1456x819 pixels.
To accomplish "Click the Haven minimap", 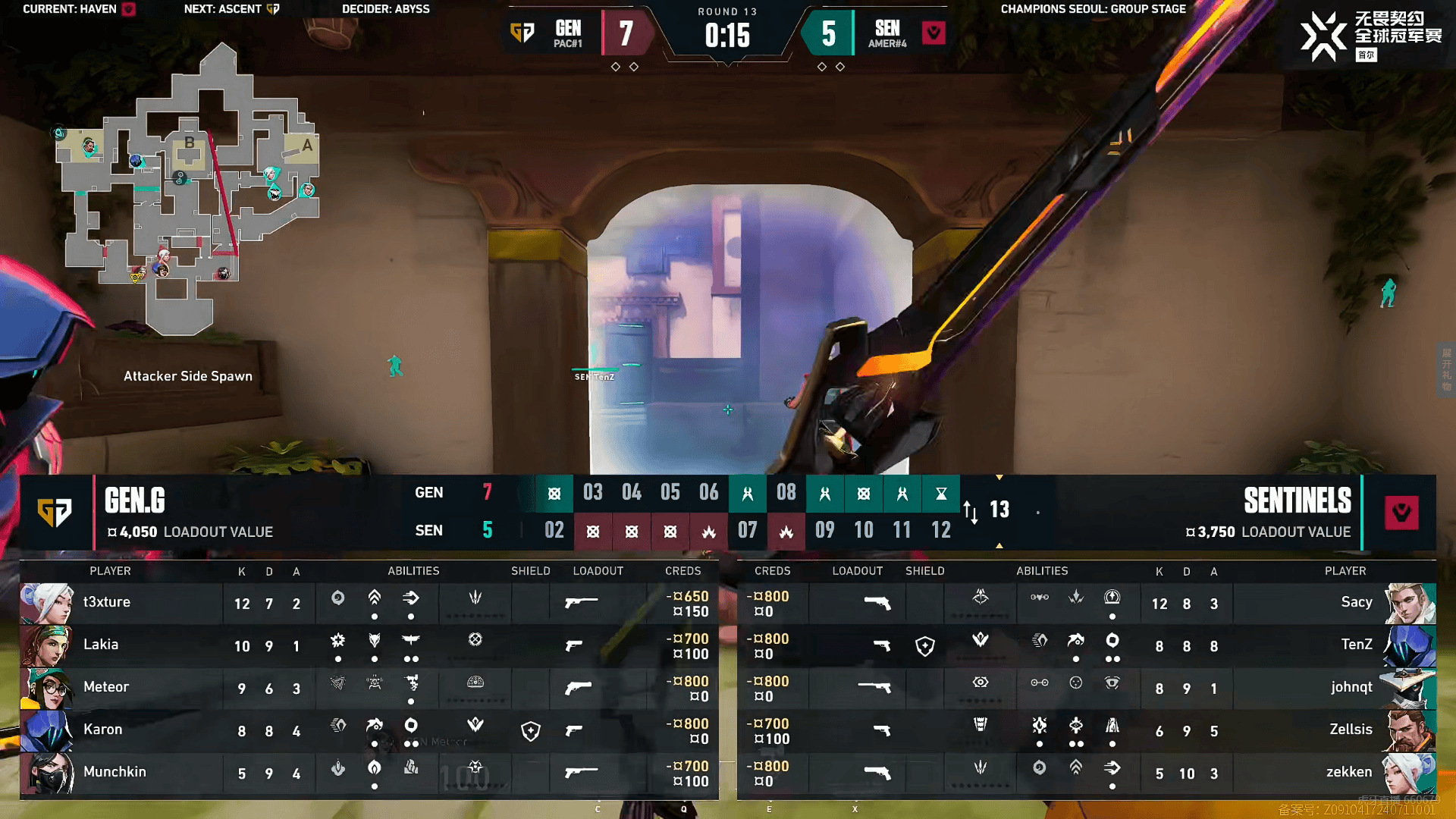I will pyautogui.click(x=190, y=190).
